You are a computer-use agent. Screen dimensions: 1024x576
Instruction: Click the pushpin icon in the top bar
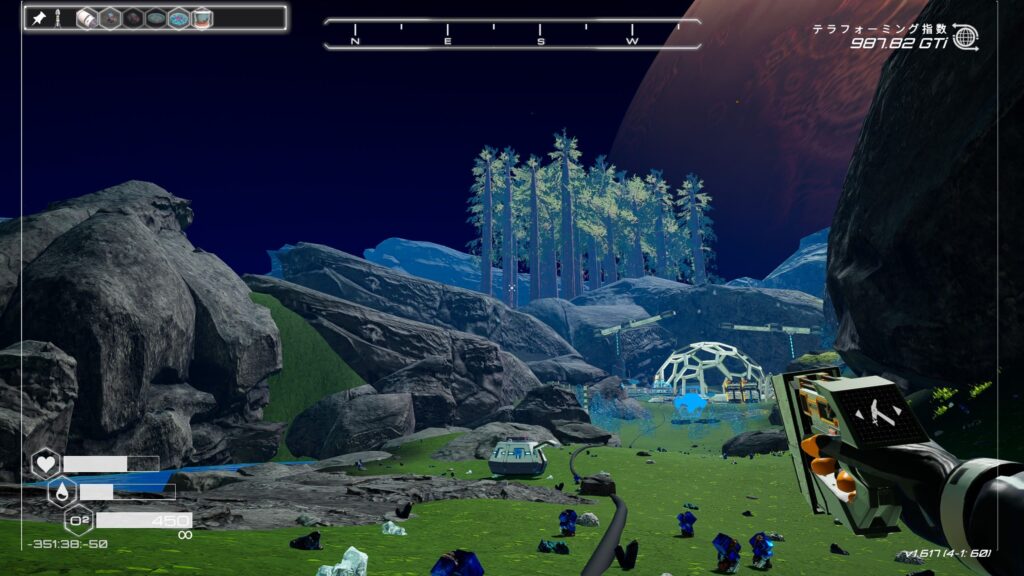39,18
